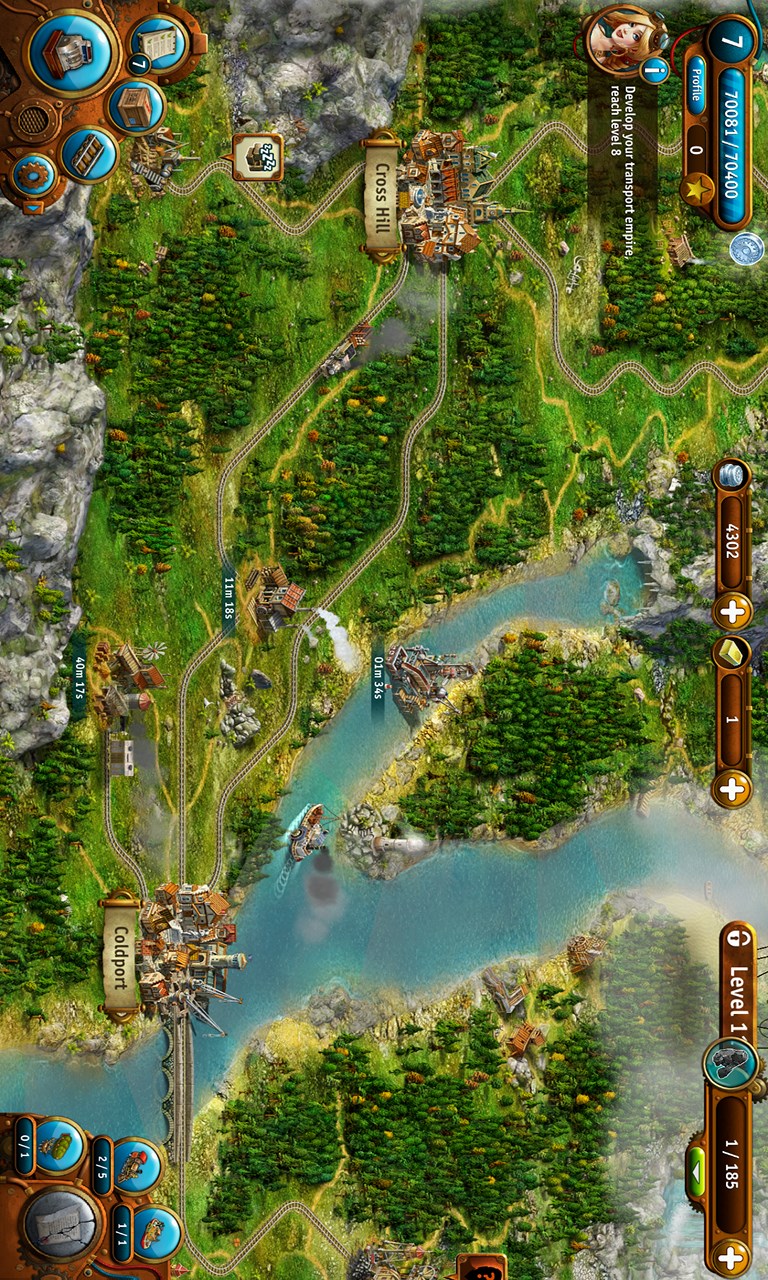Viewport: 768px width, 1280px height.
Task: Open the ship fleet button
Action: click(x=156, y=1231)
